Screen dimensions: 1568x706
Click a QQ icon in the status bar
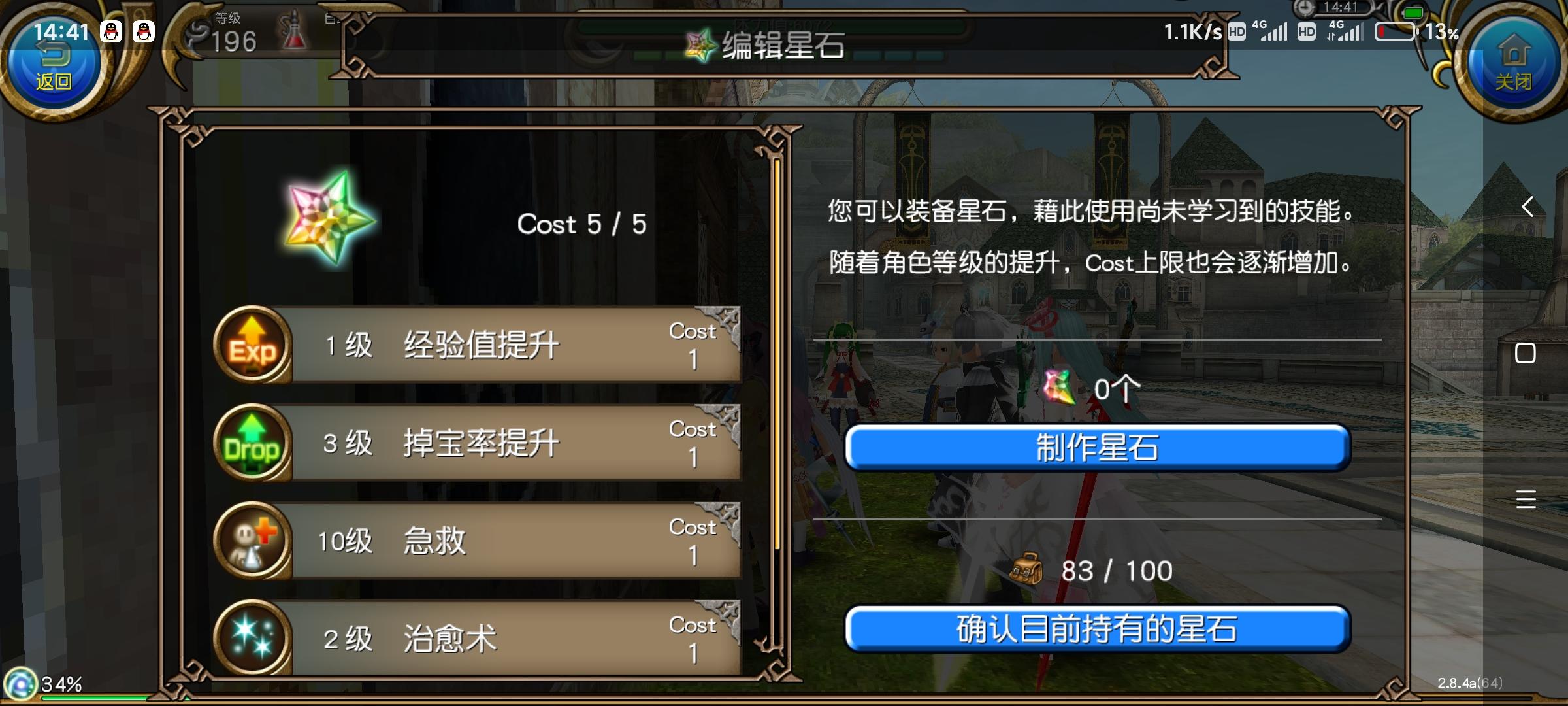(112, 31)
